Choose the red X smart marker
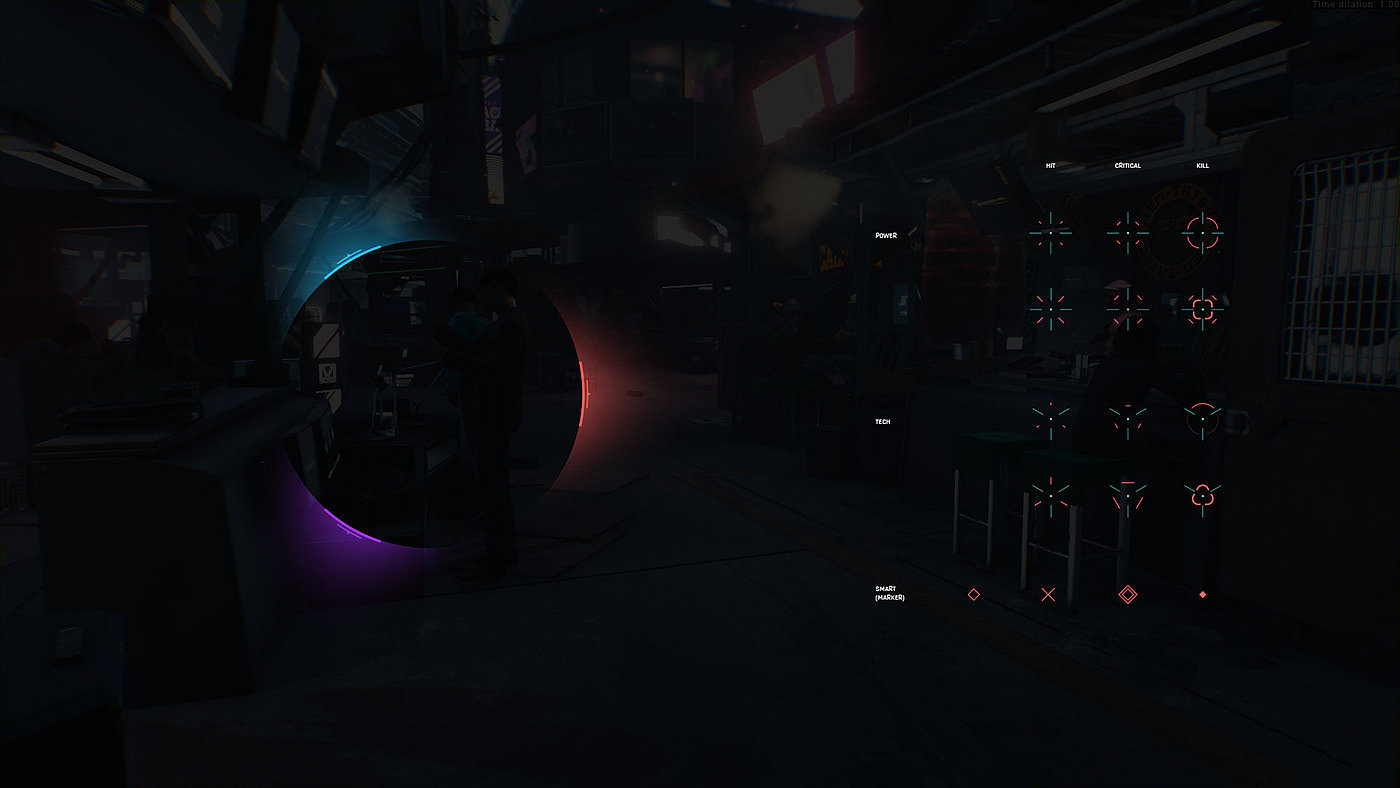Screen dimensions: 1400x788 click(x=1048, y=595)
